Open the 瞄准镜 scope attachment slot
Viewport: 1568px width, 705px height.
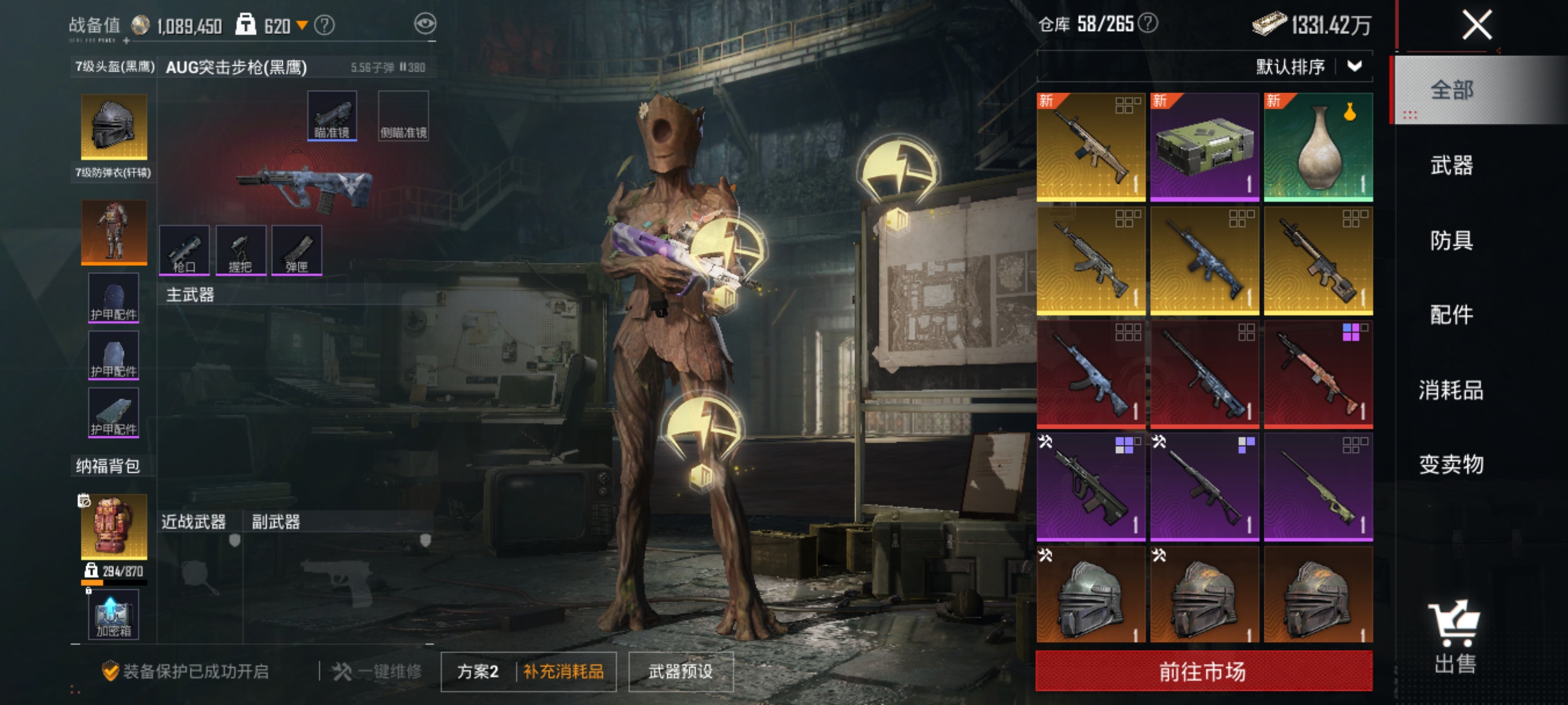pyautogui.click(x=332, y=116)
